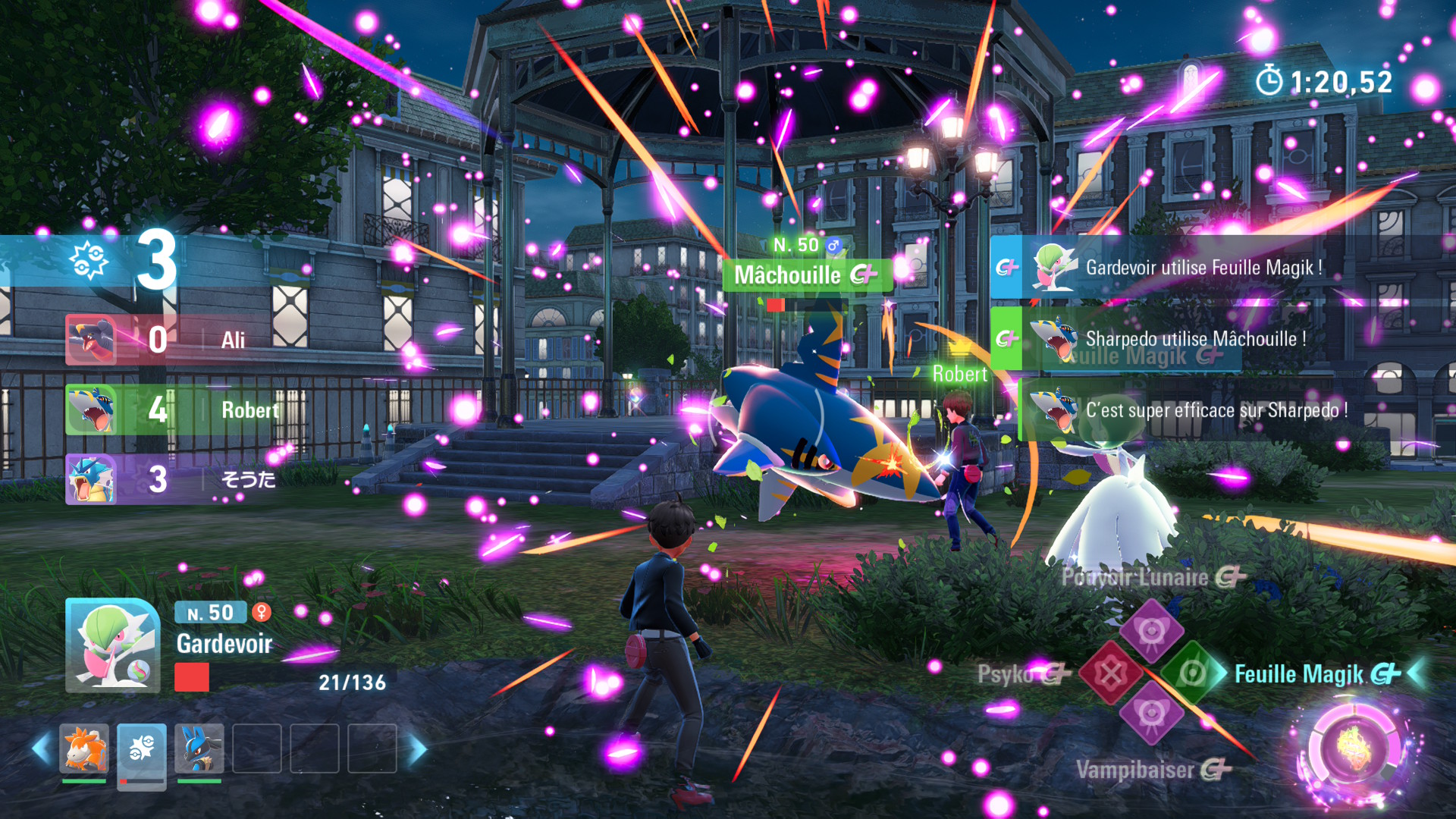Trigger the glowing Mega Evolution orb
The height and width of the screenshot is (819, 1456).
(x=1354, y=747)
